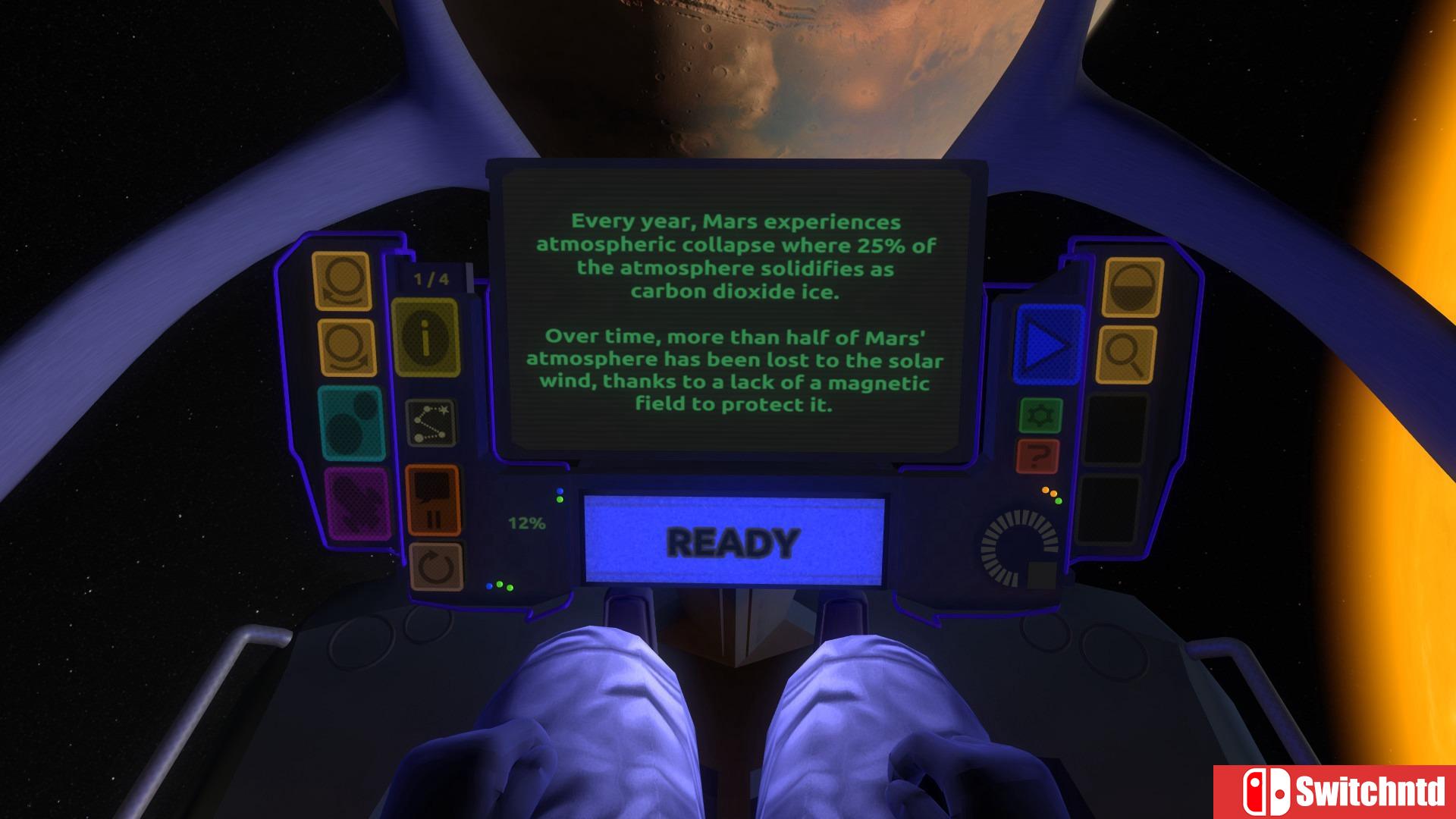The width and height of the screenshot is (1456, 819).
Task: Toggle the half-shaded circle button
Action: pos(1133,287)
